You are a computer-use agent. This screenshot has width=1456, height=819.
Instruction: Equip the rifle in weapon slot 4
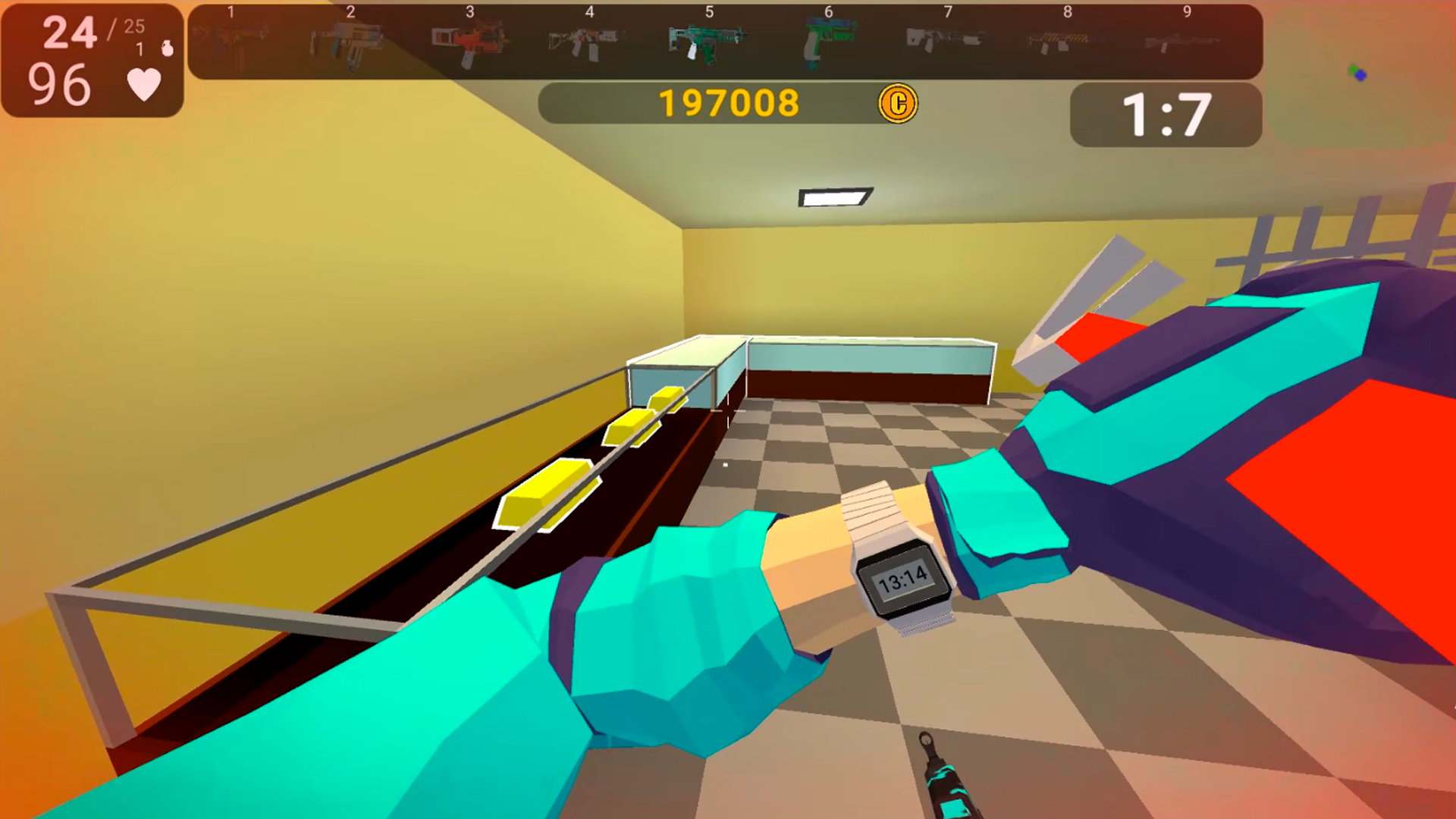(x=588, y=42)
